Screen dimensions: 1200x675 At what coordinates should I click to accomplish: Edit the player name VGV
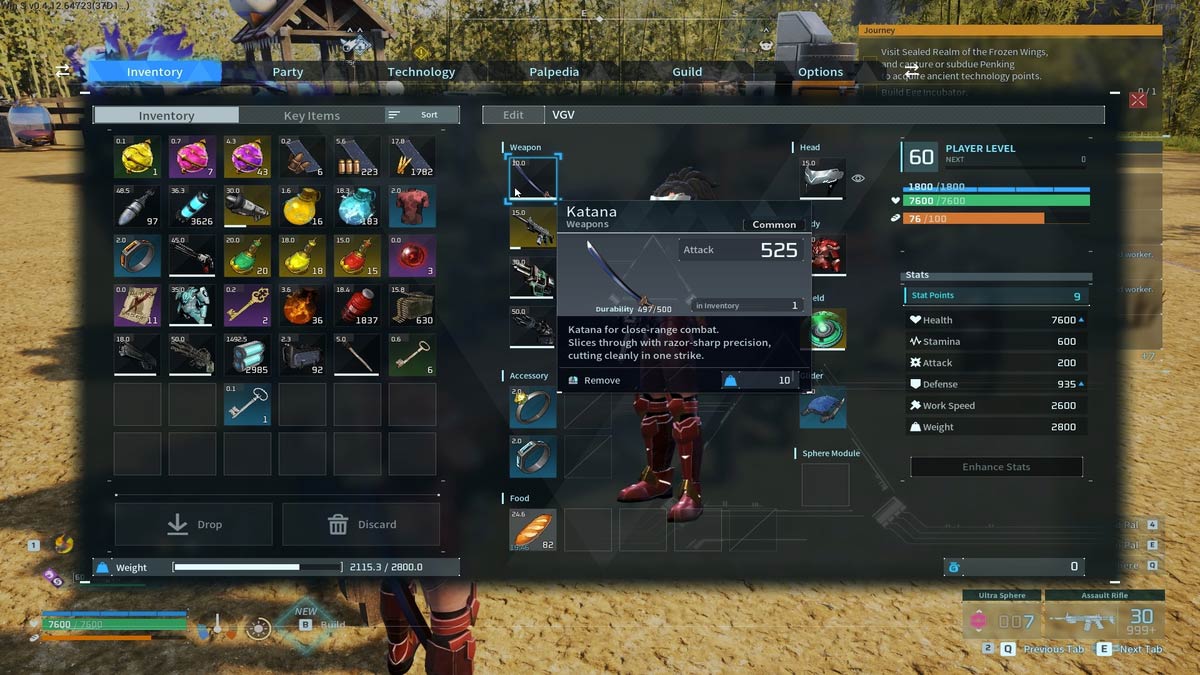tap(513, 115)
